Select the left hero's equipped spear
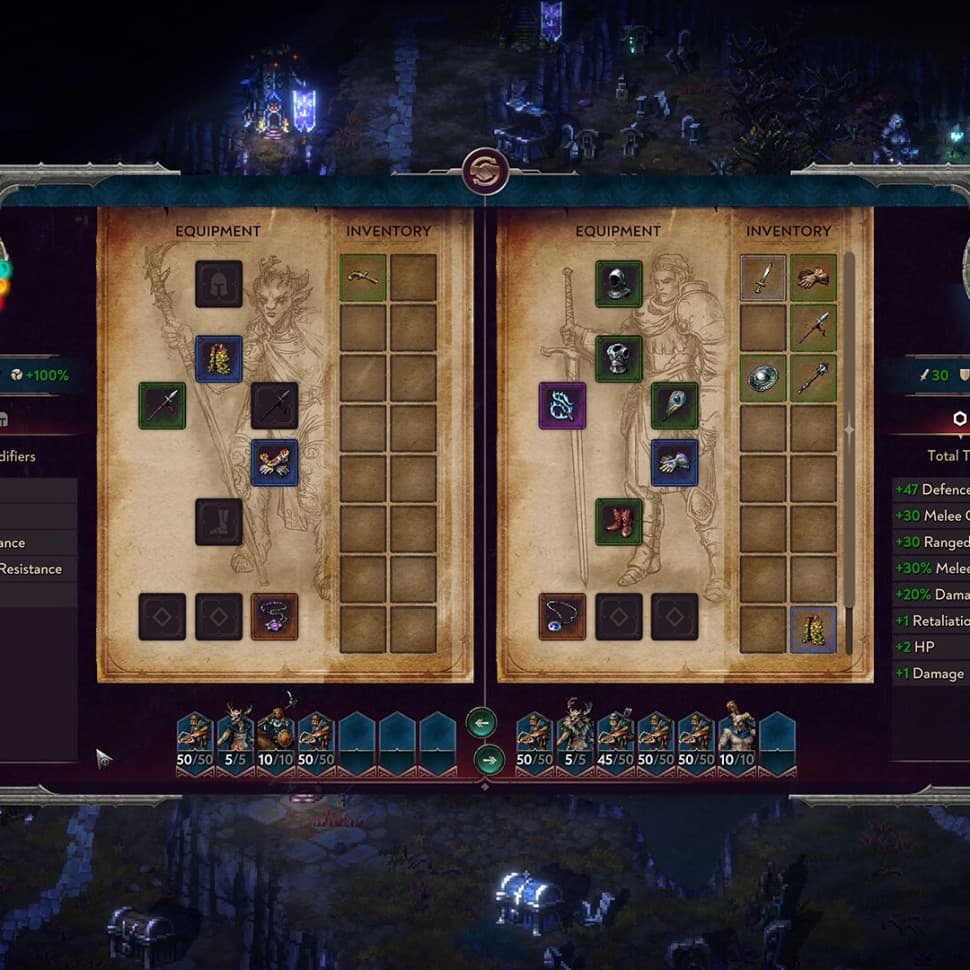This screenshot has width=970, height=970. point(162,406)
